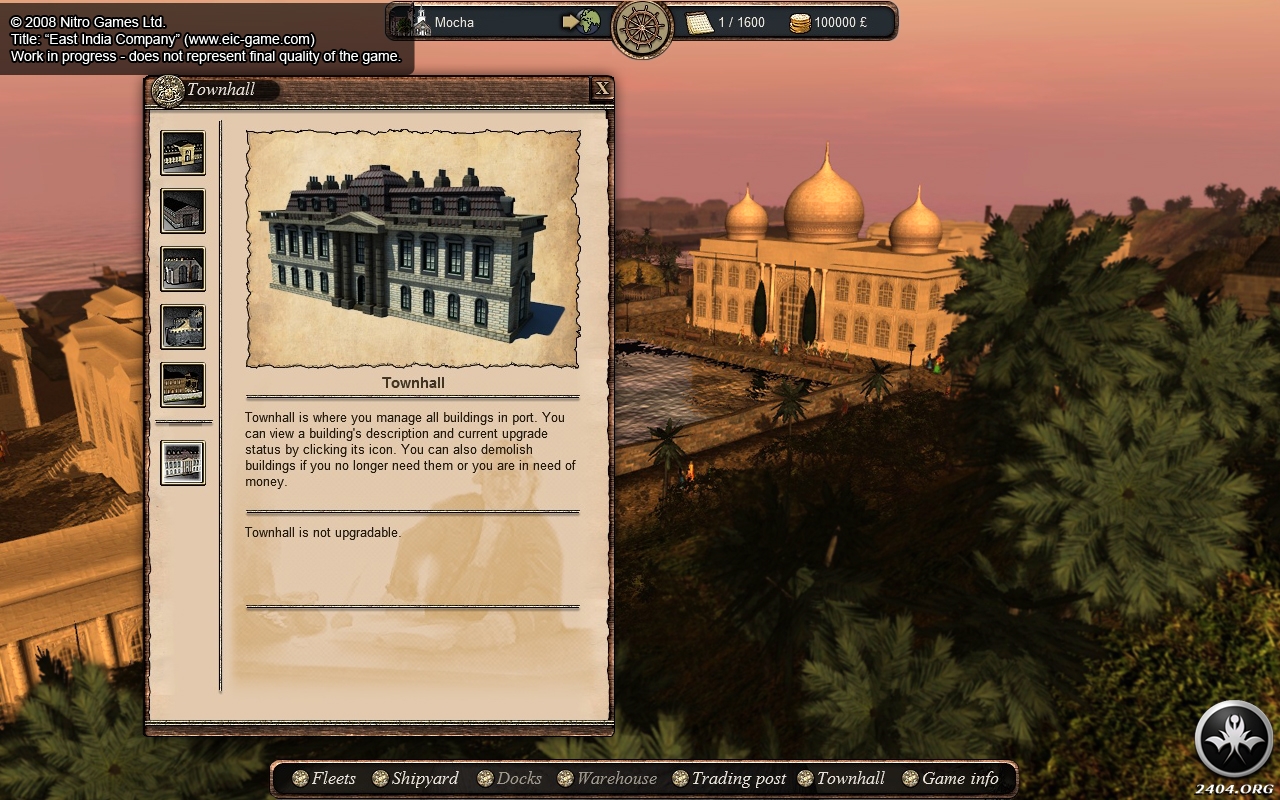The height and width of the screenshot is (800, 1280).
Task: Open the Shipyard menu
Action: click(415, 778)
